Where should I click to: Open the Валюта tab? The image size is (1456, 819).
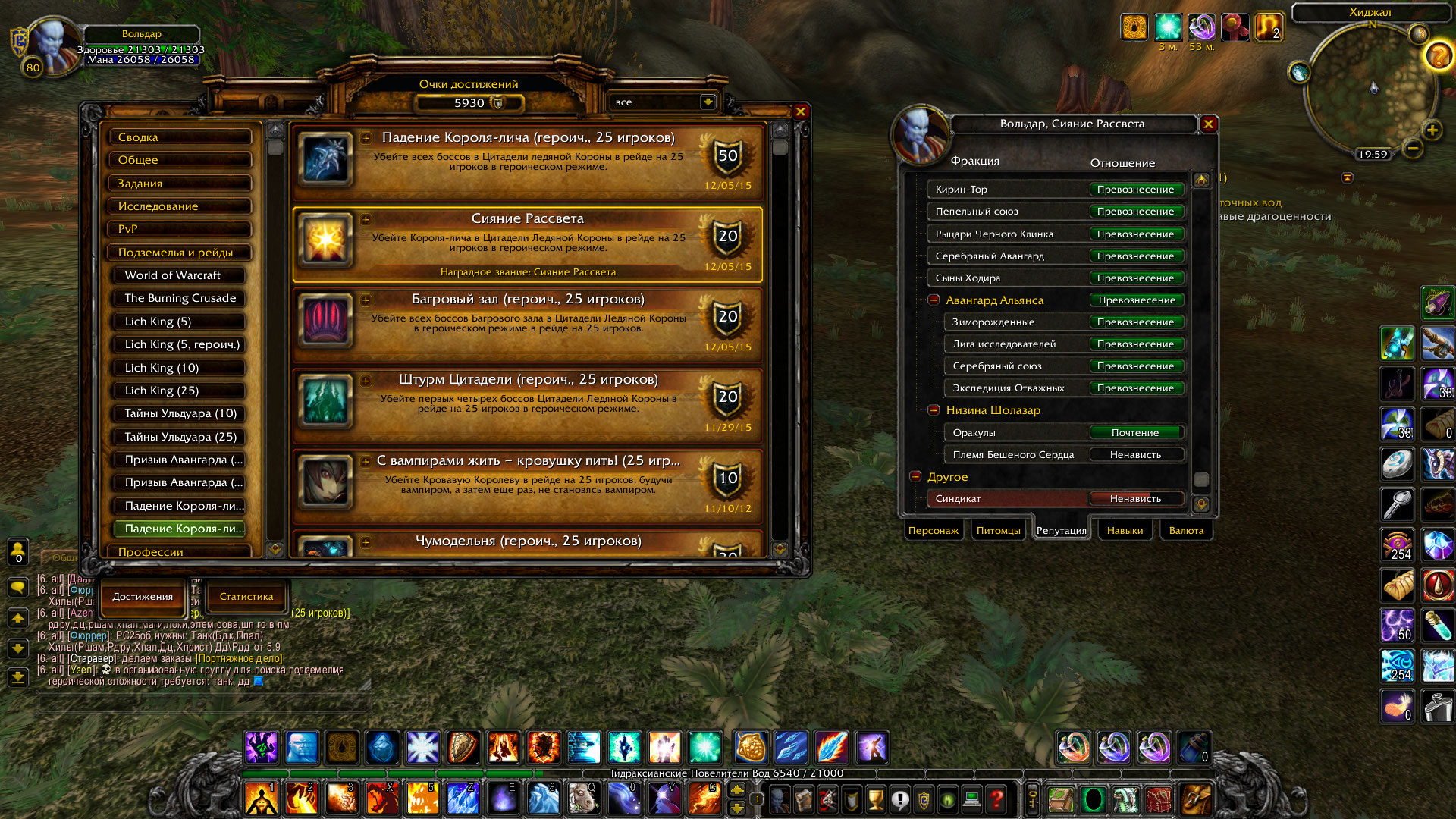(1186, 531)
